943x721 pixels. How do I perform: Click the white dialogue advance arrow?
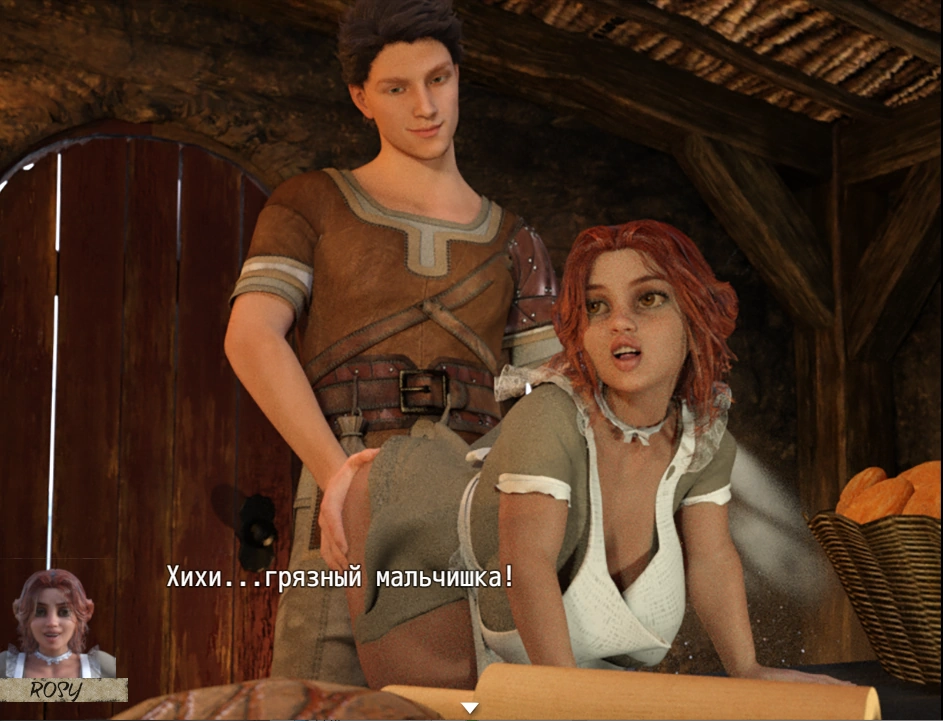click(x=469, y=708)
